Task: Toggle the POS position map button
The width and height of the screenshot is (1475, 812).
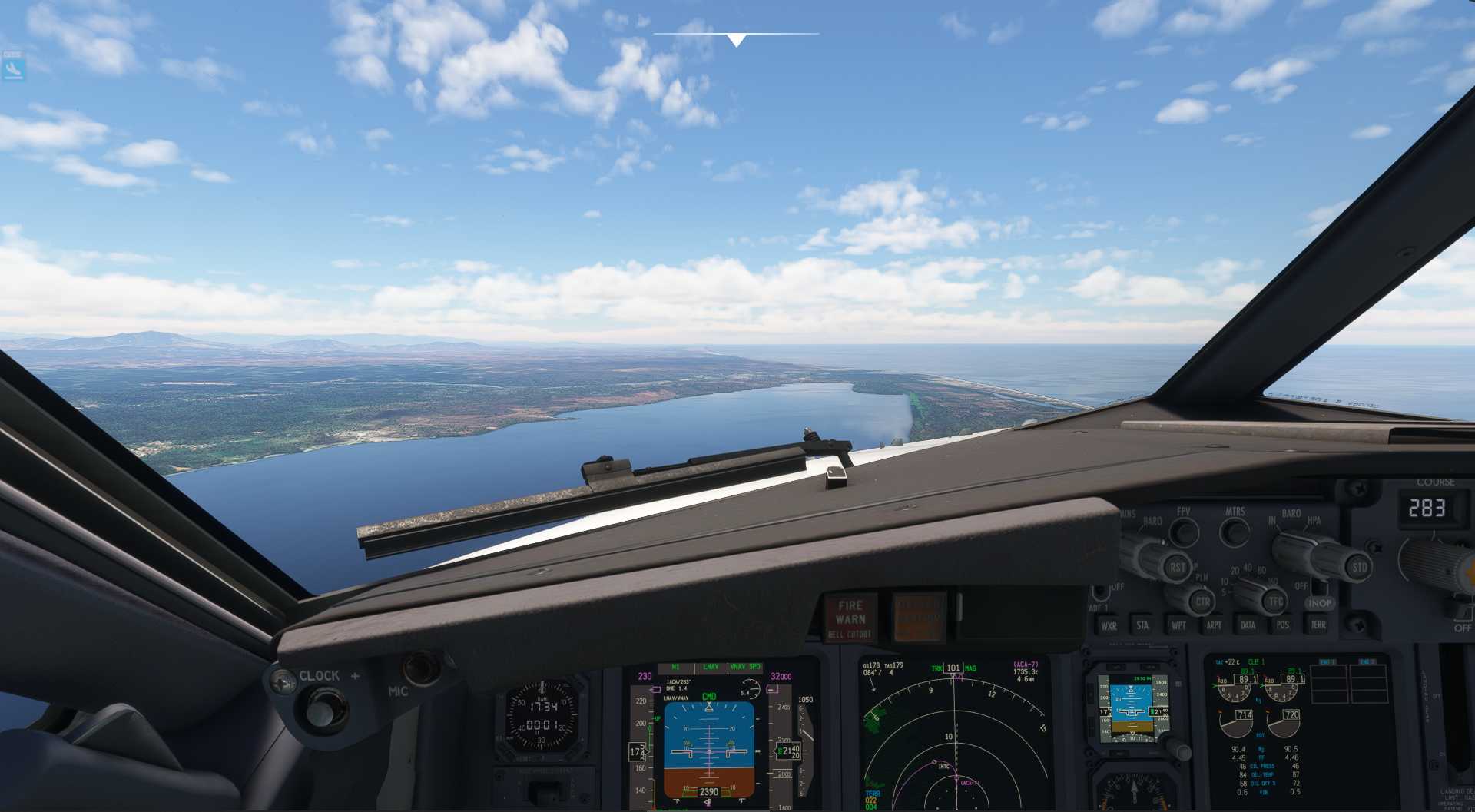Action: [x=1282, y=625]
